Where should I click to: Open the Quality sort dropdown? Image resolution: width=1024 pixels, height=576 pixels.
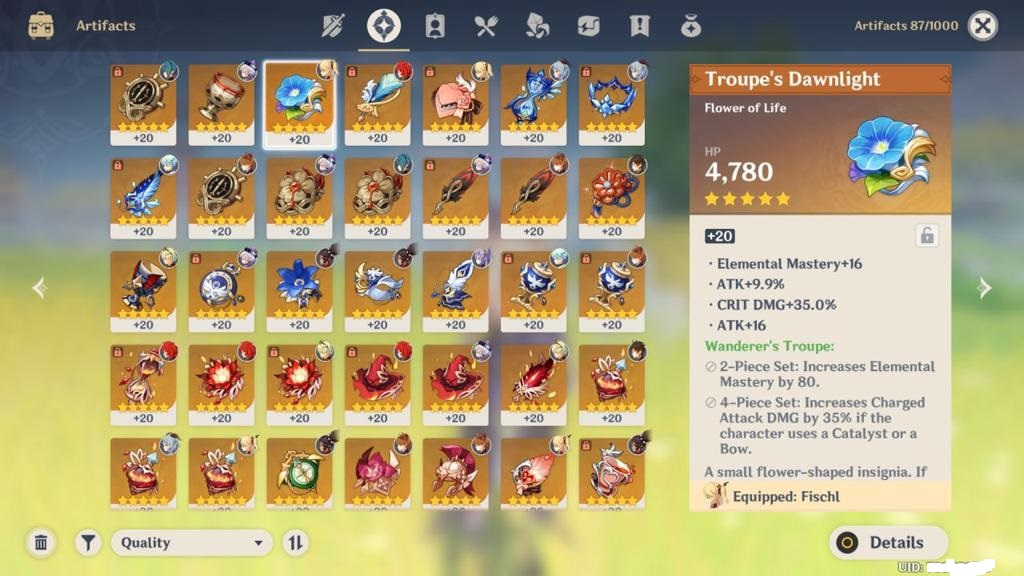pos(192,543)
